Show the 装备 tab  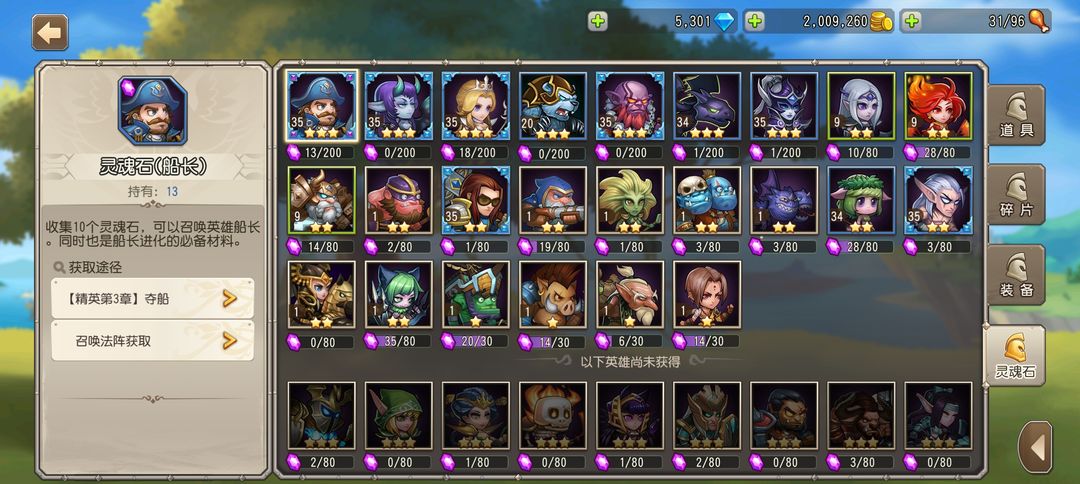(x=1015, y=275)
